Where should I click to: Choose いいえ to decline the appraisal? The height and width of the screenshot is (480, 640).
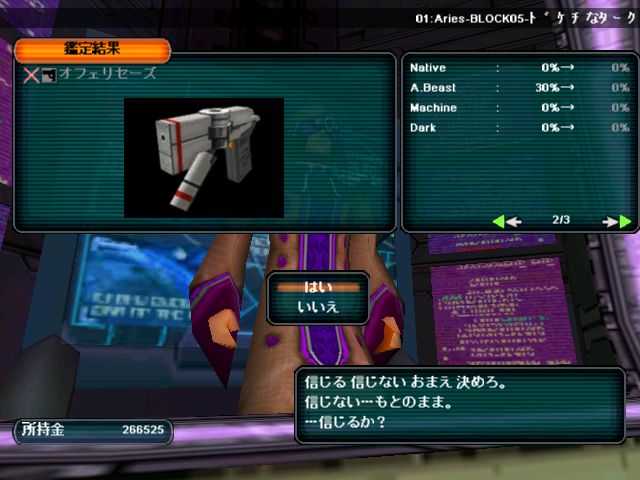click(x=318, y=307)
